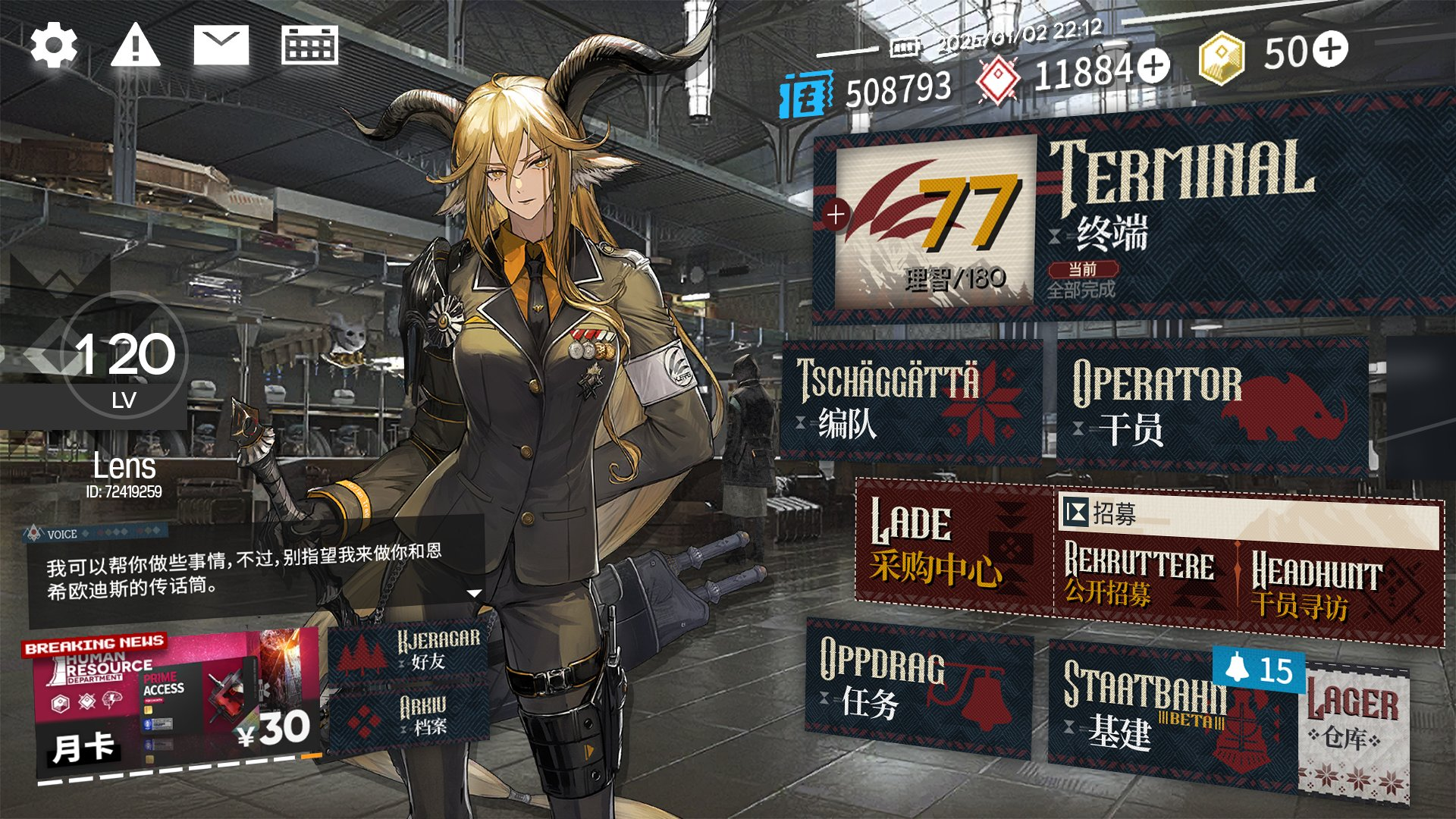The height and width of the screenshot is (819, 1456).
Task: Open Kjeragar 好友 friends list
Action: (x=409, y=651)
